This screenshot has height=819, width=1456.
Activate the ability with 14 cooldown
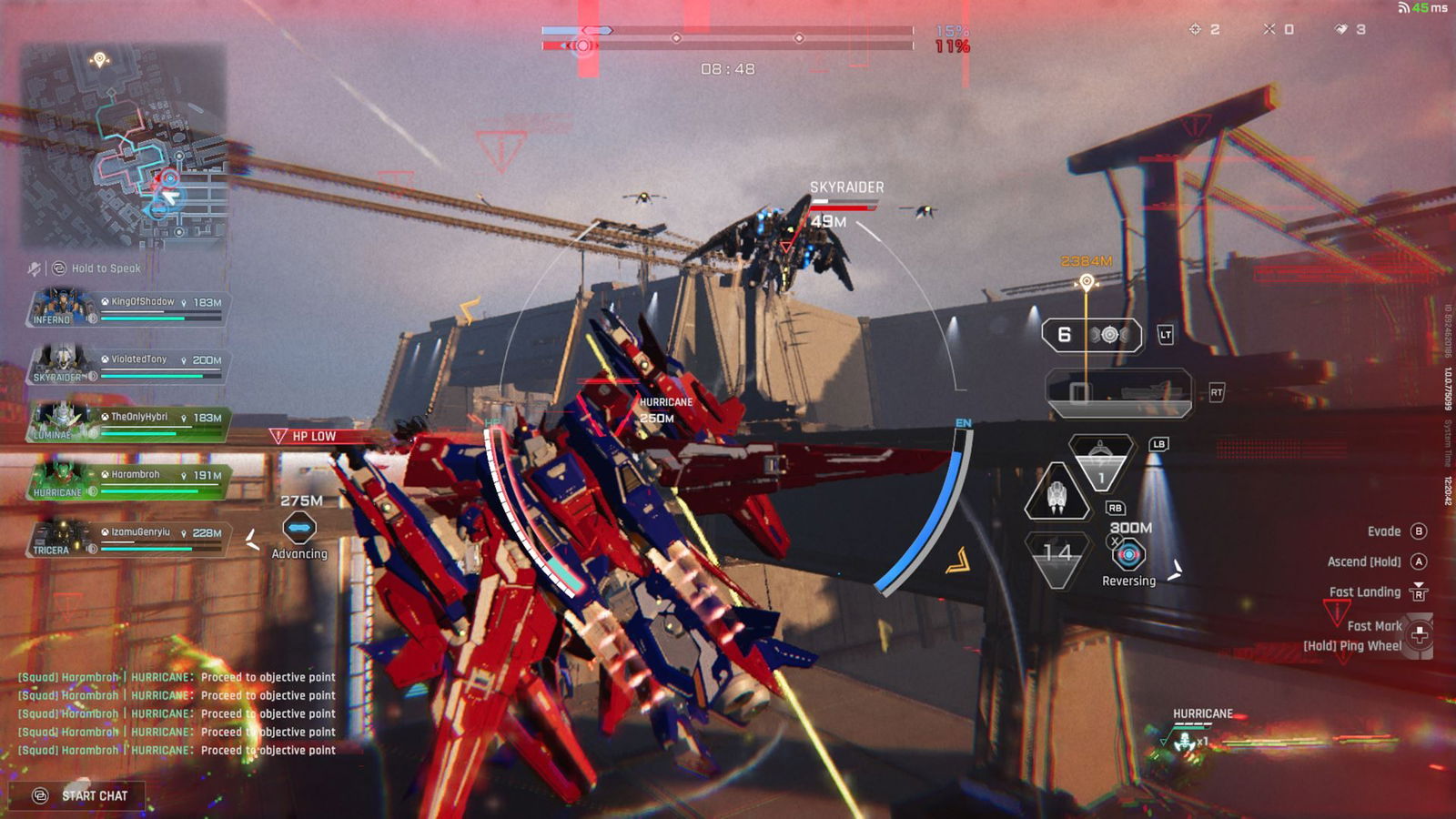pos(1057,555)
